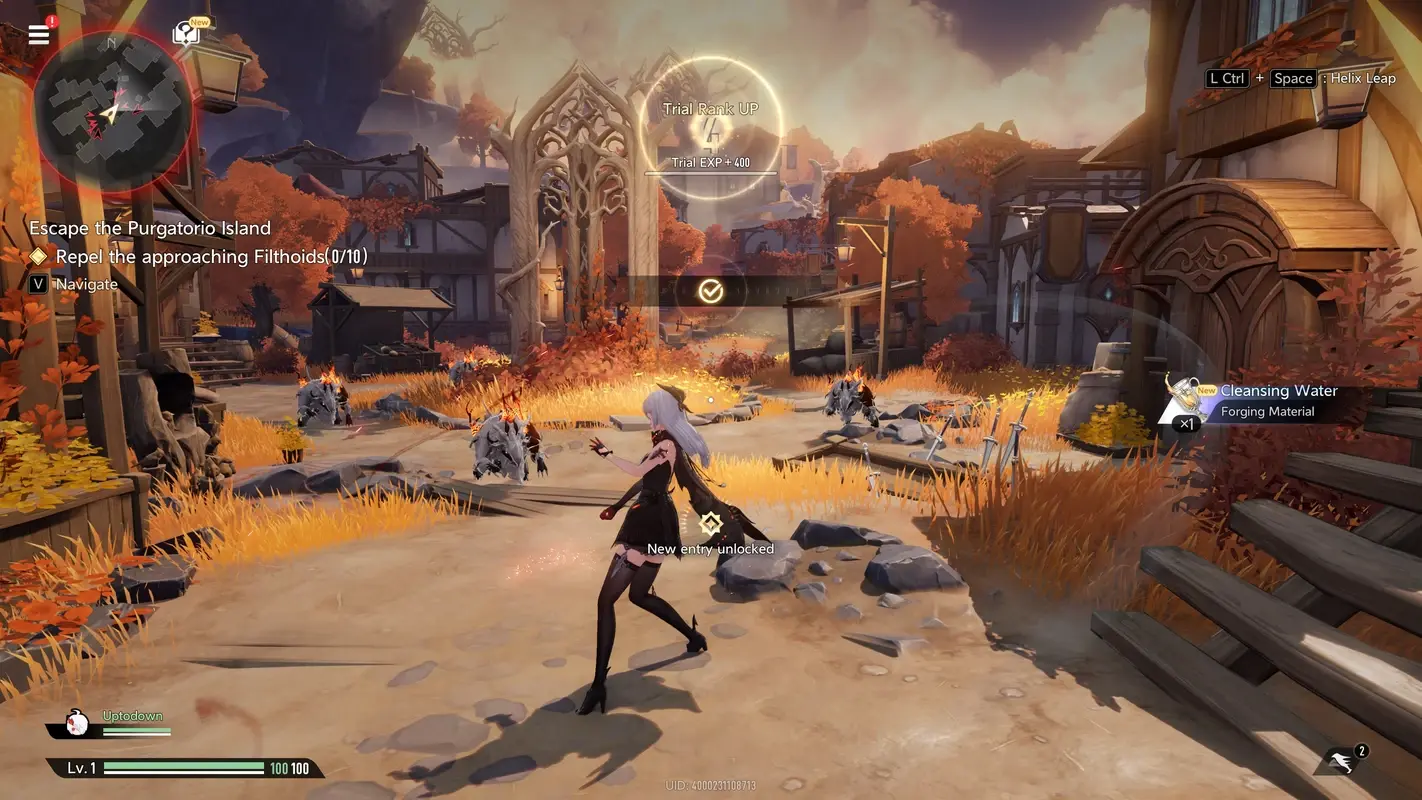Click the Trial EXP + 400 label
Viewport: 1422px width, 800px height.
(x=710, y=161)
